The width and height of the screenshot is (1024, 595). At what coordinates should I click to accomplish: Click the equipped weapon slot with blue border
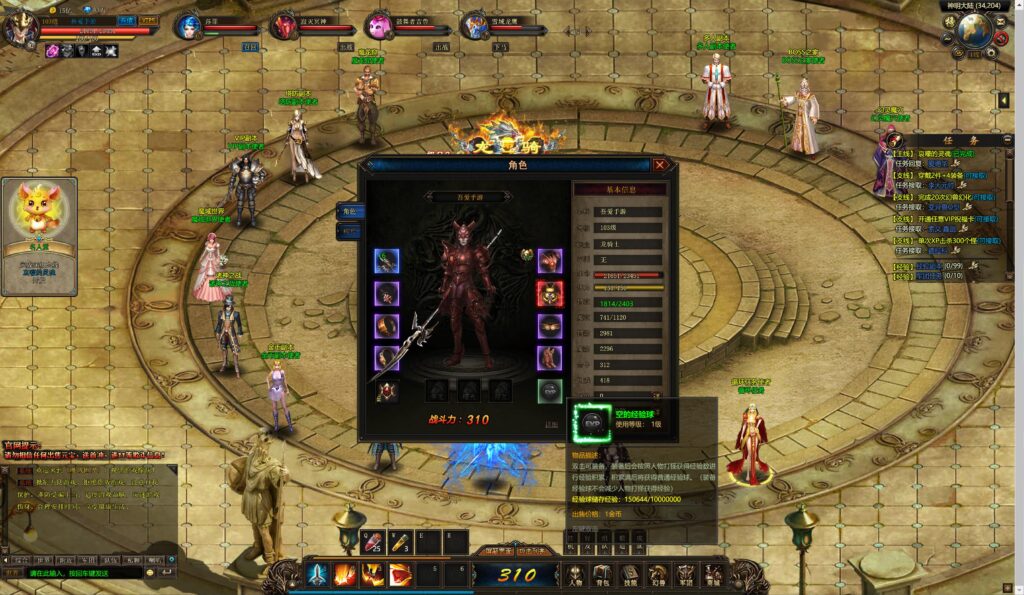(387, 261)
